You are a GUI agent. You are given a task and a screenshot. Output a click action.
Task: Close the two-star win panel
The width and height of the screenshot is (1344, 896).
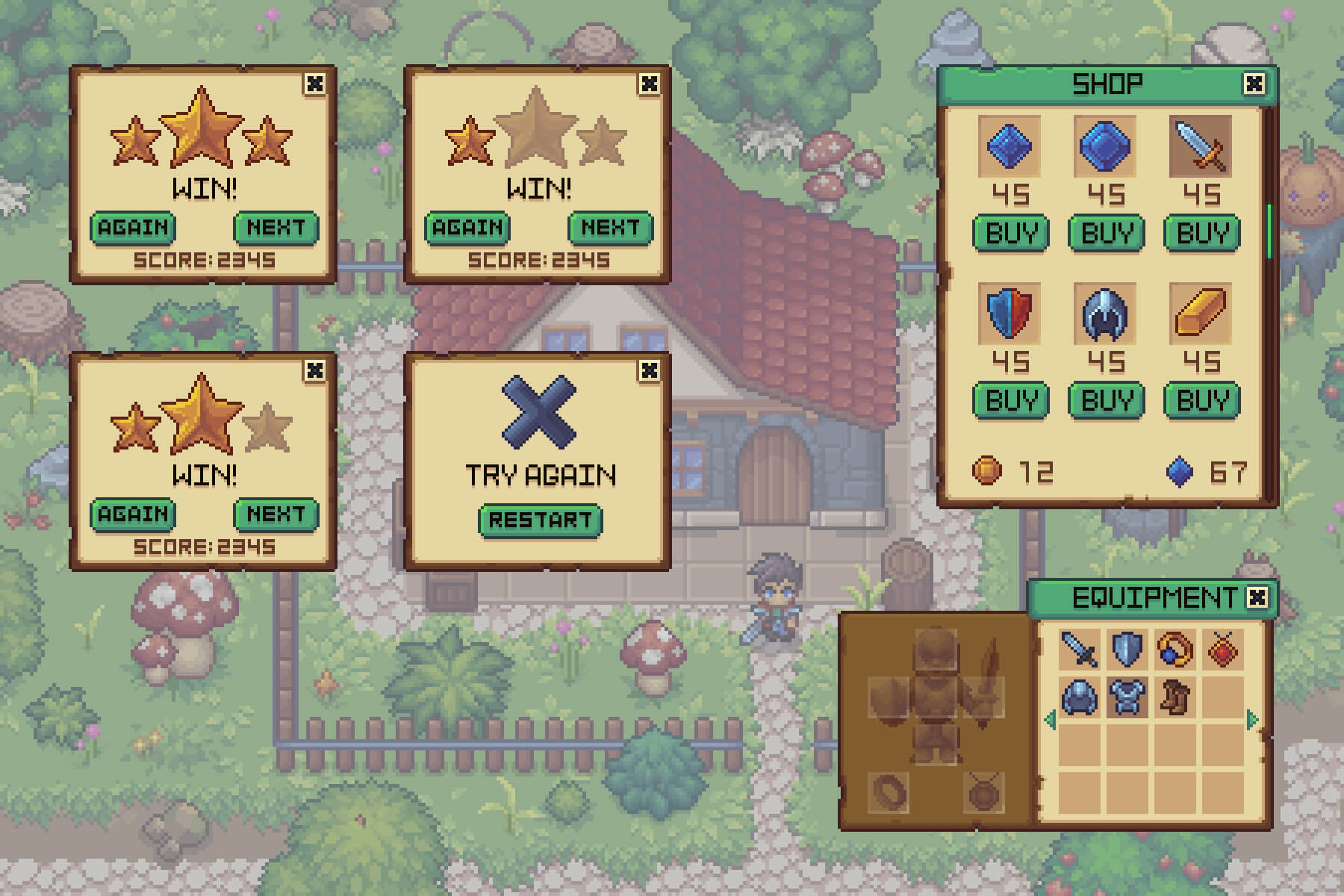click(315, 370)
